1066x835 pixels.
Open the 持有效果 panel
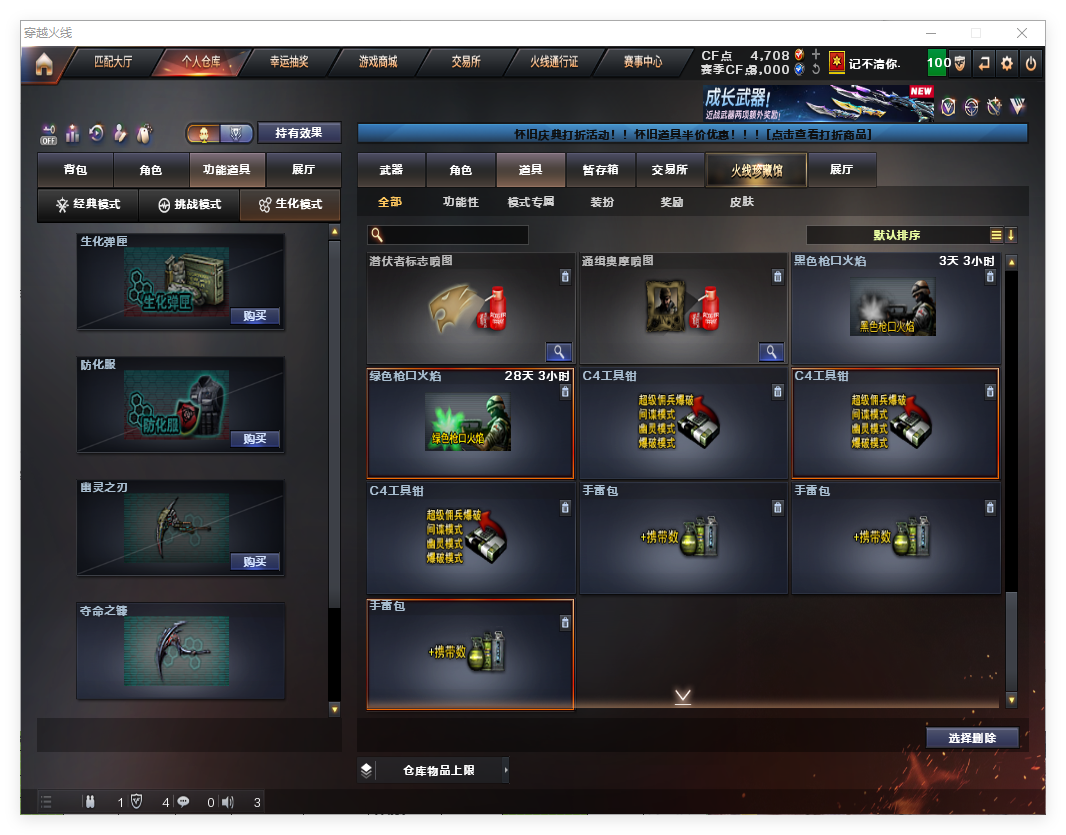click(x=299, y=133)
